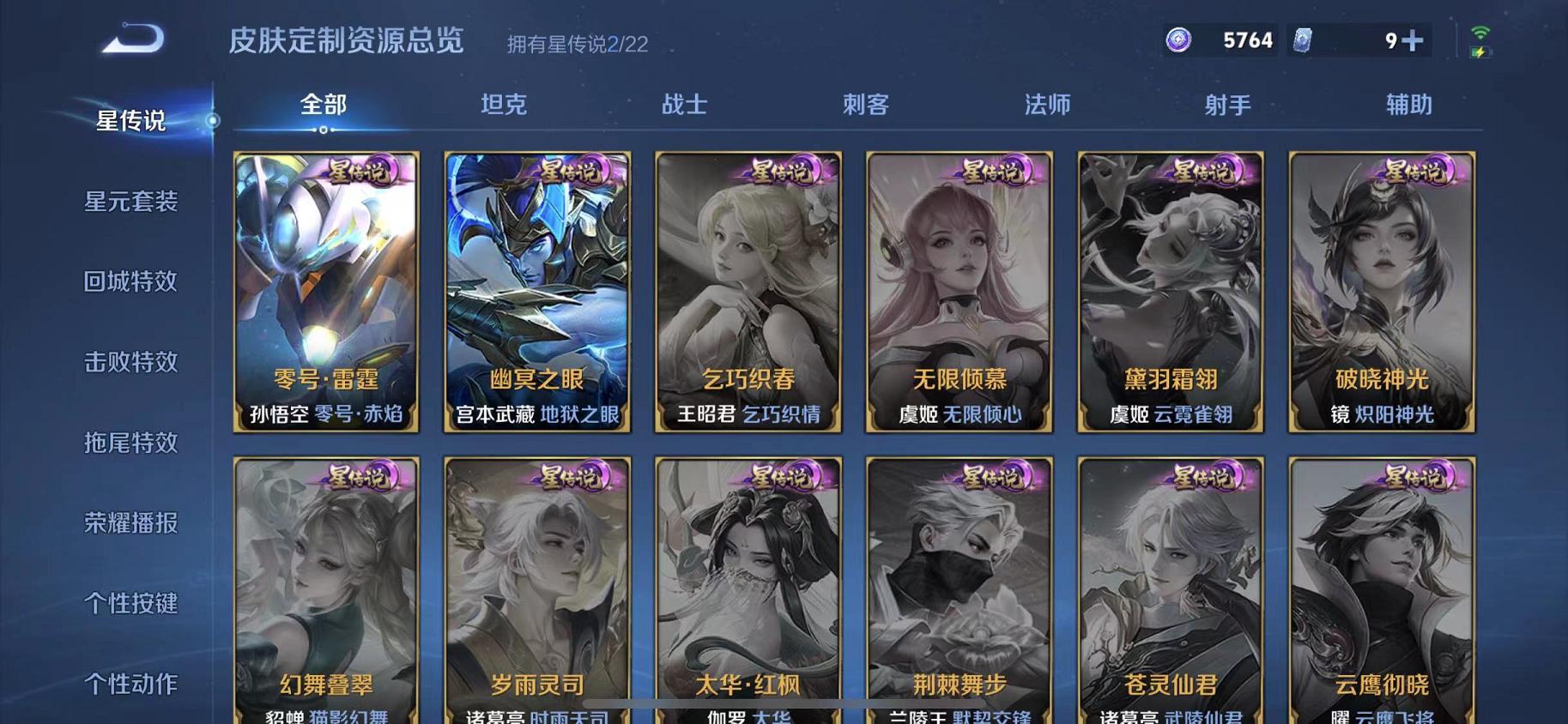Select the 辅助 category tab

point(1408,105)
